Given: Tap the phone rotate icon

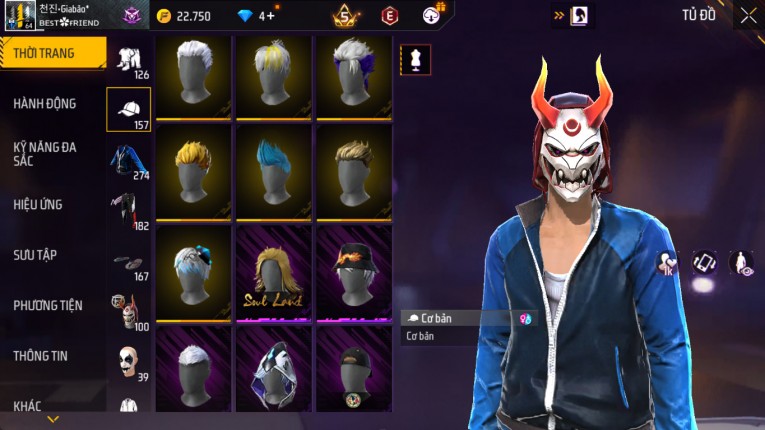Looking at the screenshot, I should 704,263.
